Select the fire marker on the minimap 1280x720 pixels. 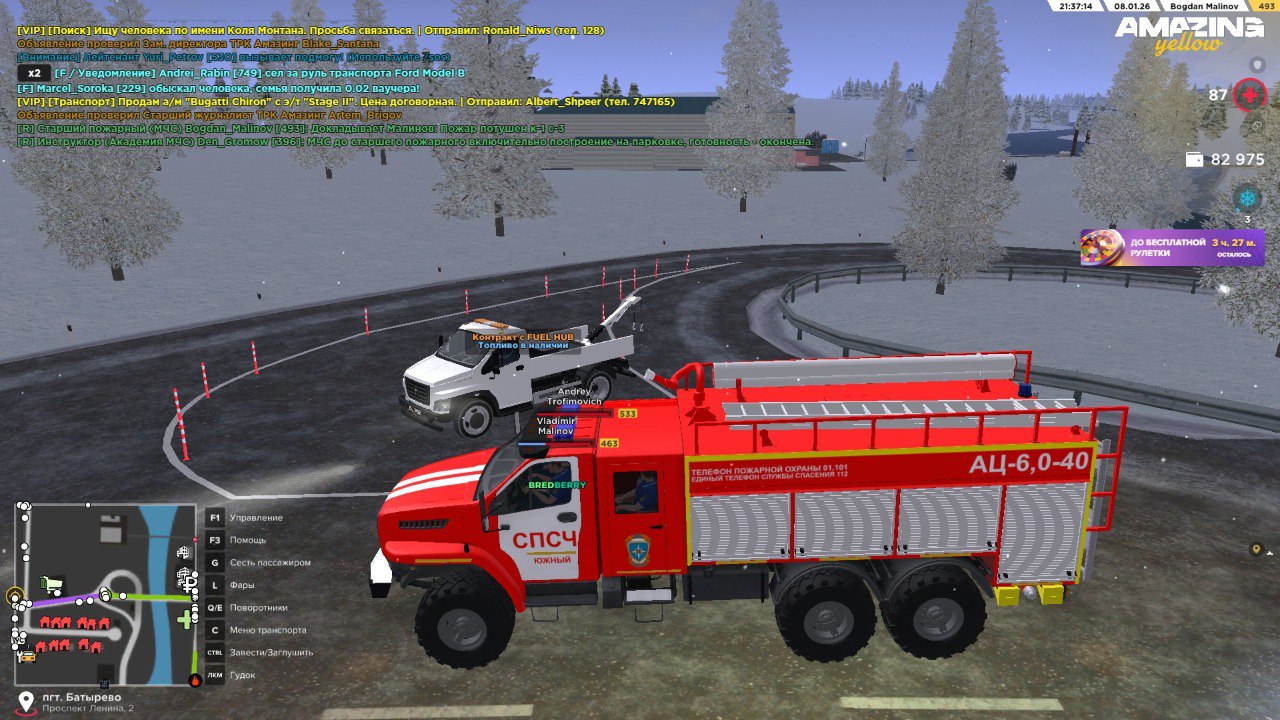coord(194,680)
